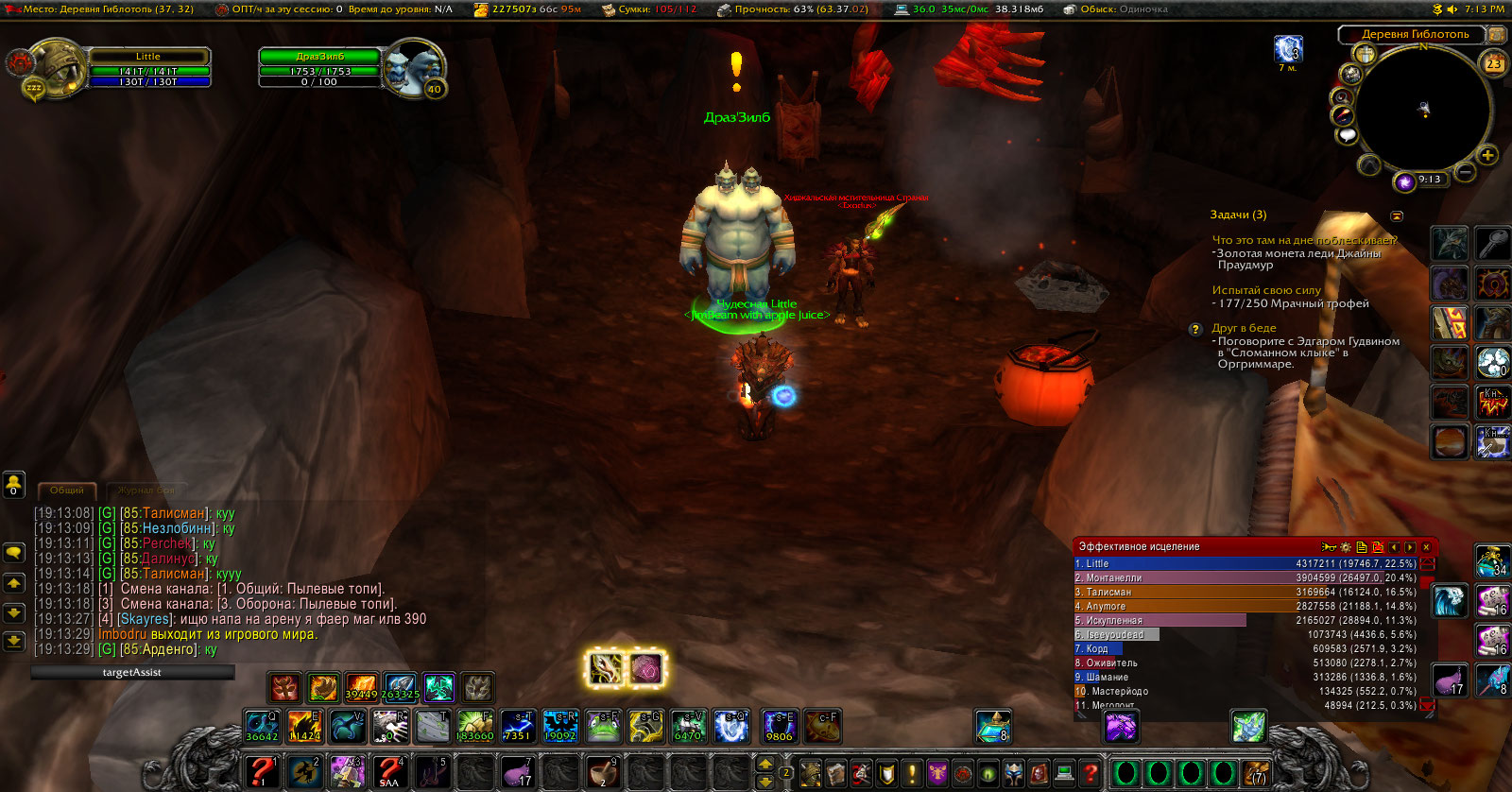Select the quest "Друг в беде"
This screenshot has height=792, width=1512.
click(1244, 328)
